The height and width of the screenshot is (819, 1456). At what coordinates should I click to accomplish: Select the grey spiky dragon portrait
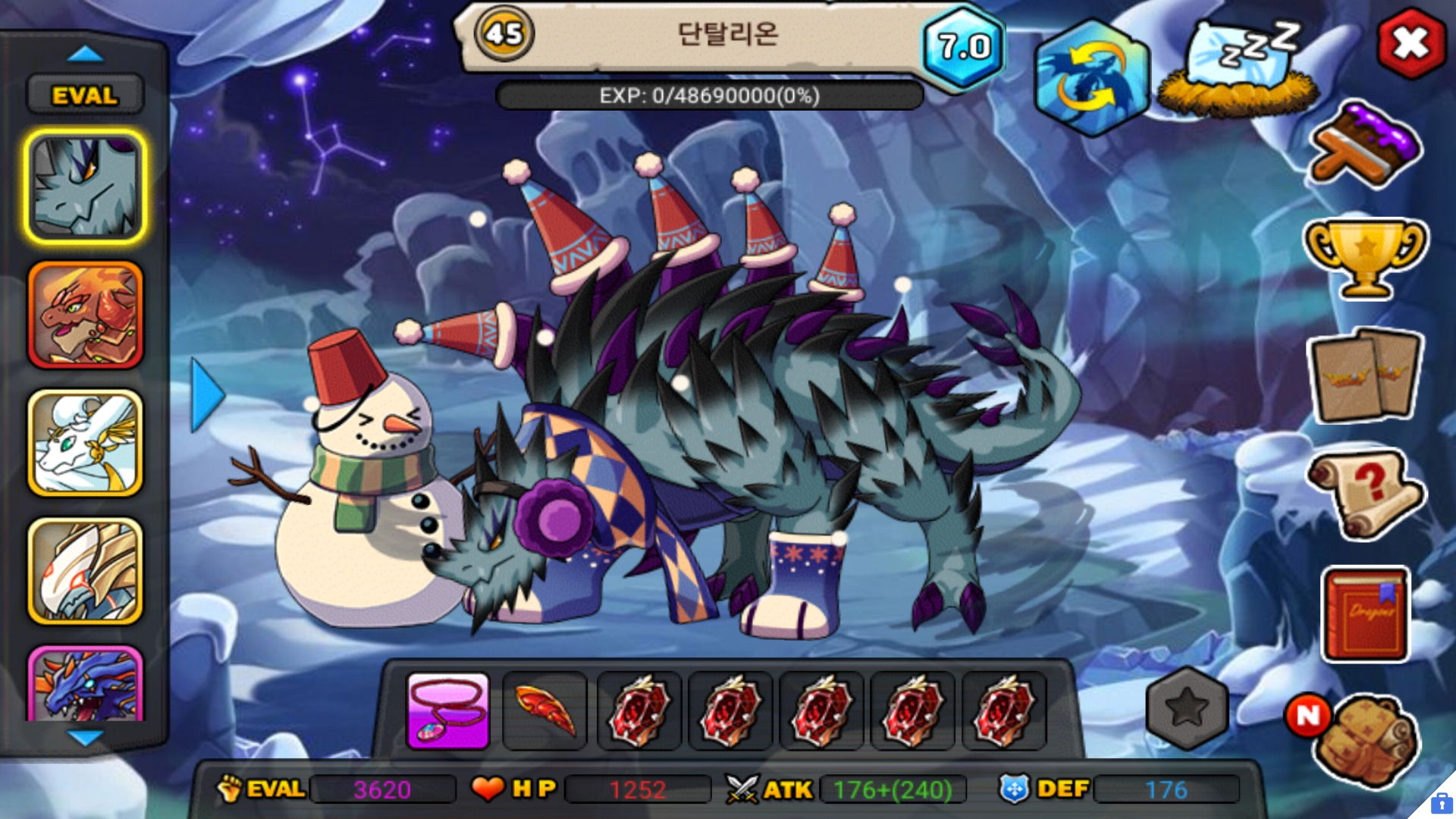tap(85, 187)
